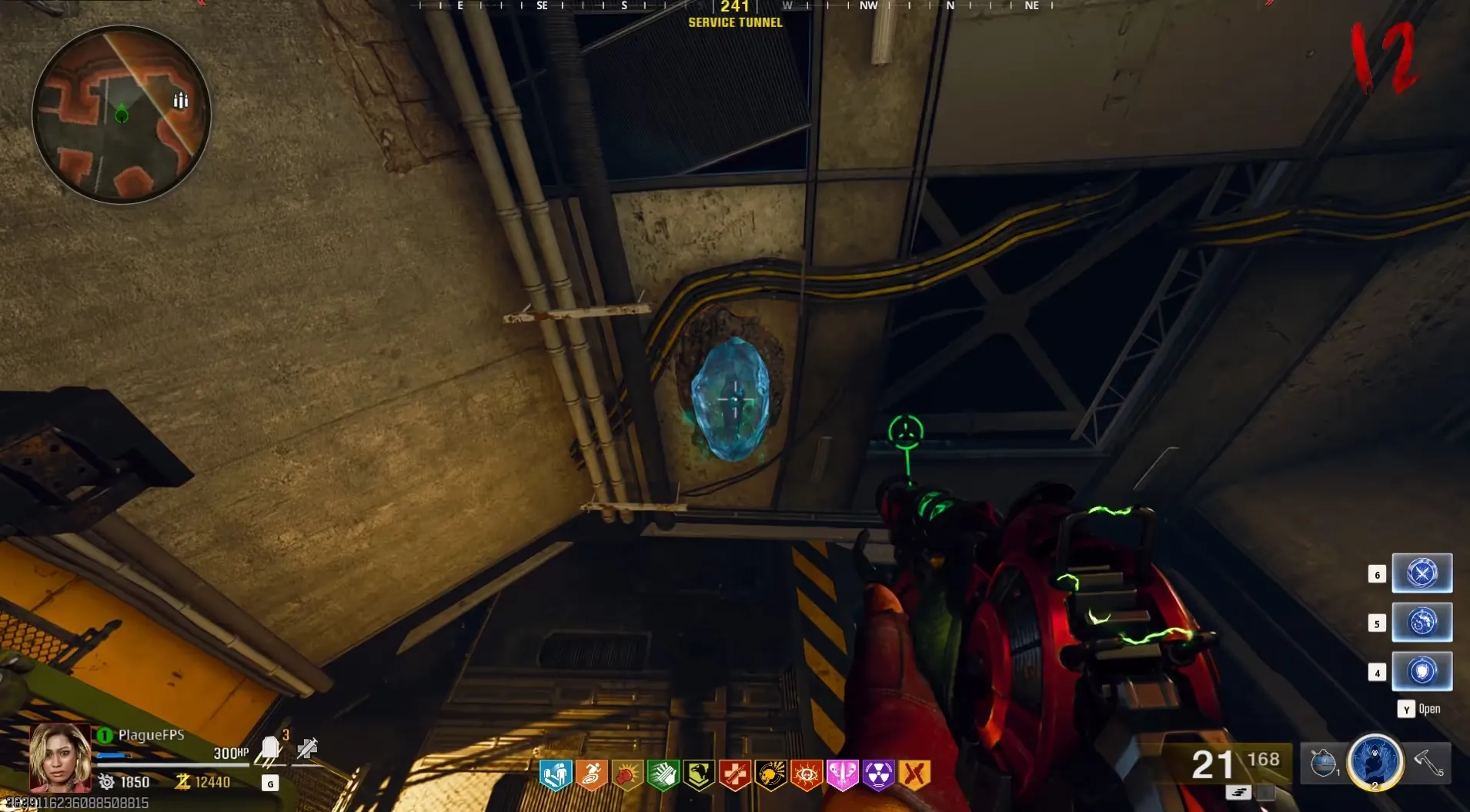
Task: Click the orange crossed-pistols perk icon
Action: (x=914, y=774)
